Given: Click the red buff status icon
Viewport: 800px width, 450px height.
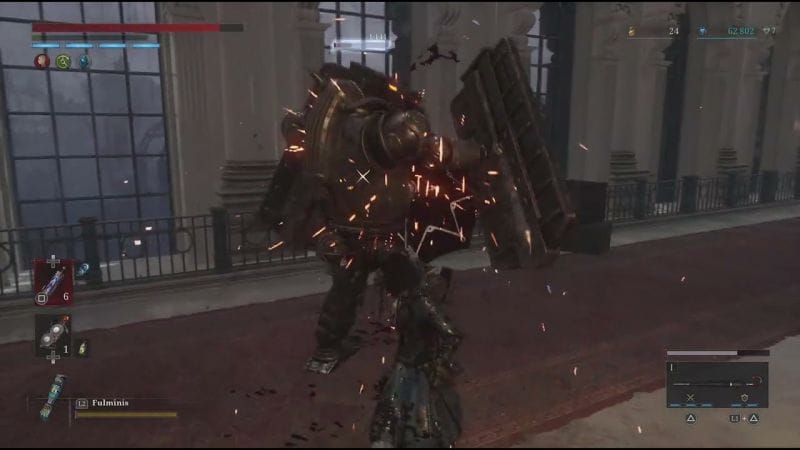Looking at the screenshot, I should [42, 62].
